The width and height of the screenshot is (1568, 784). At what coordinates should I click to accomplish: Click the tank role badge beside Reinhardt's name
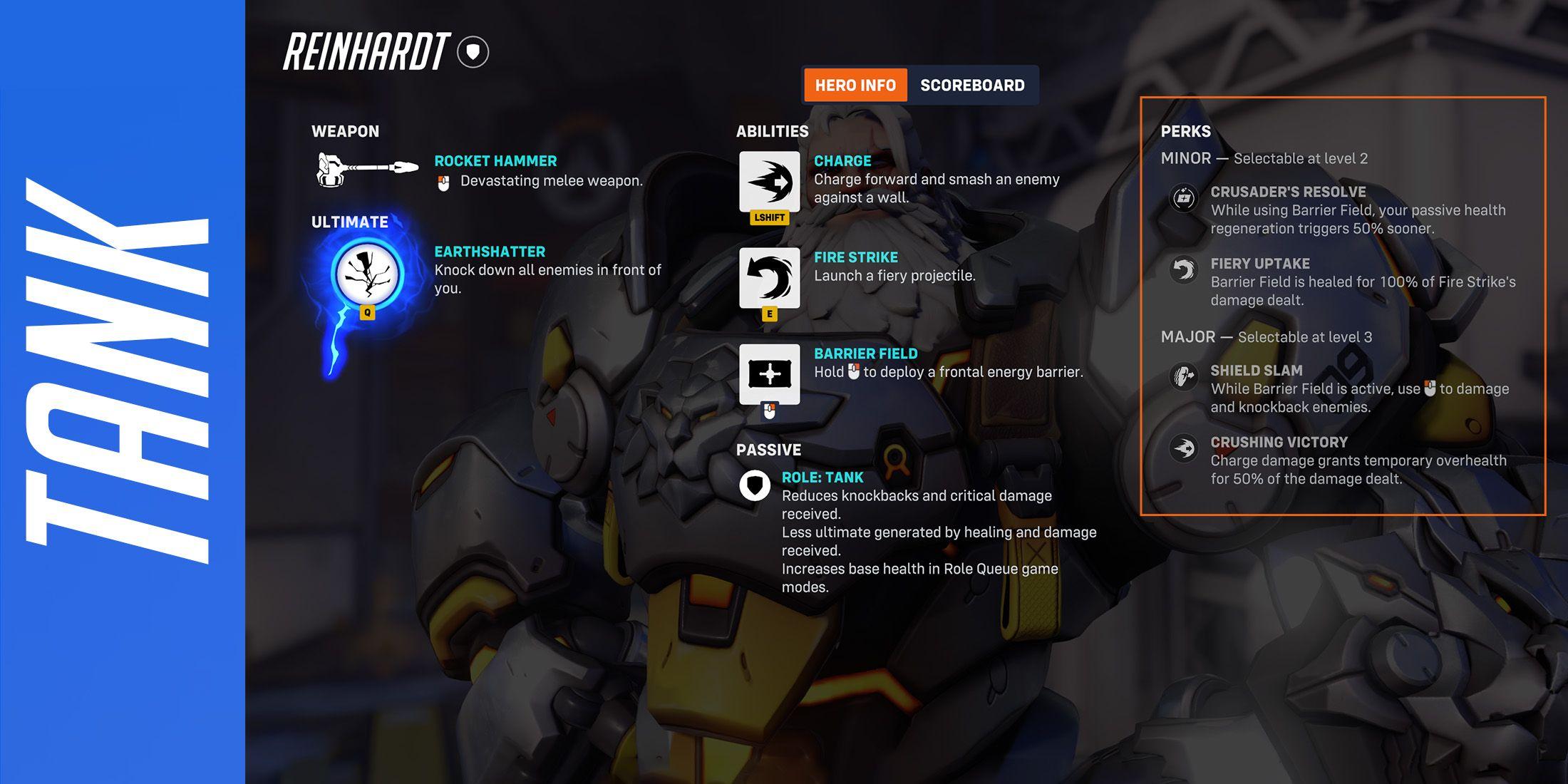click(473, 50)
